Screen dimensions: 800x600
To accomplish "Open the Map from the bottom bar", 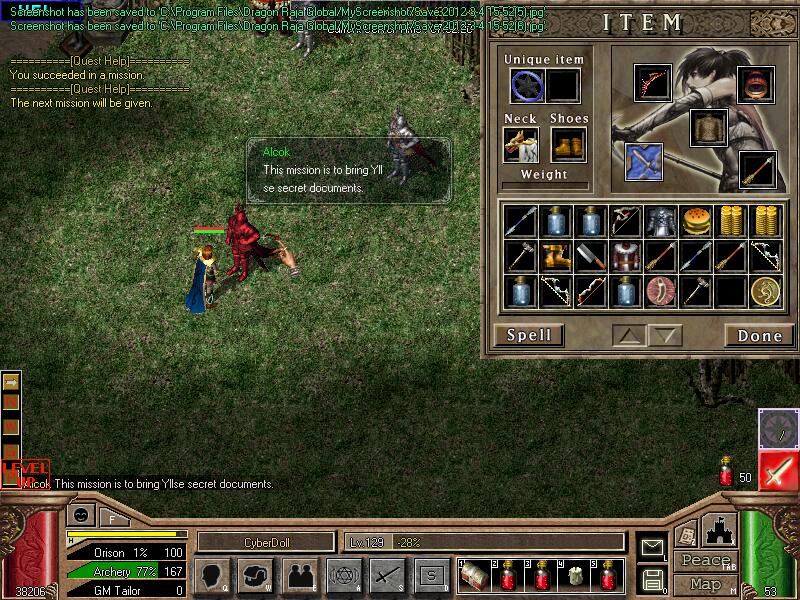I will tap(705, 584).
